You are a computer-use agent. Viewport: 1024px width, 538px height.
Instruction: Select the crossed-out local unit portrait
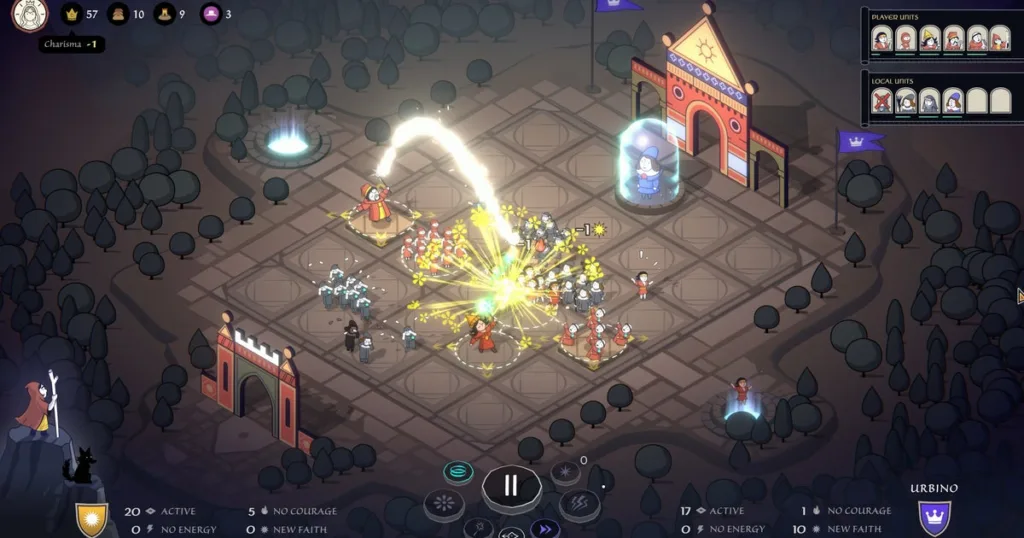(881, 100)
